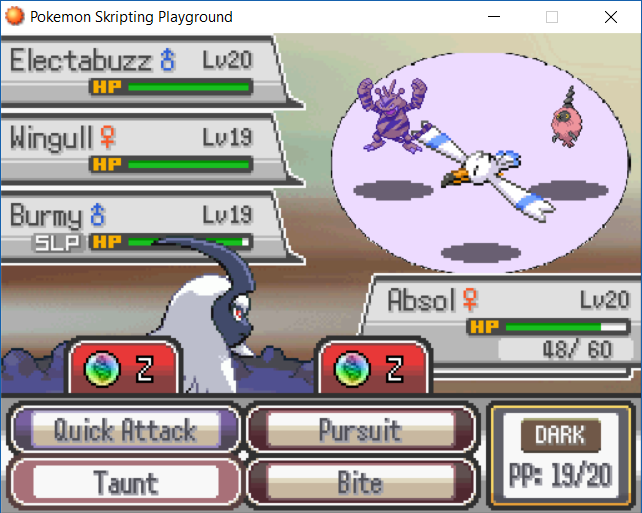The width and height of the screenshot is (642, 513).
Task: Select the Quick Attack move
Action: click(125, 431)
